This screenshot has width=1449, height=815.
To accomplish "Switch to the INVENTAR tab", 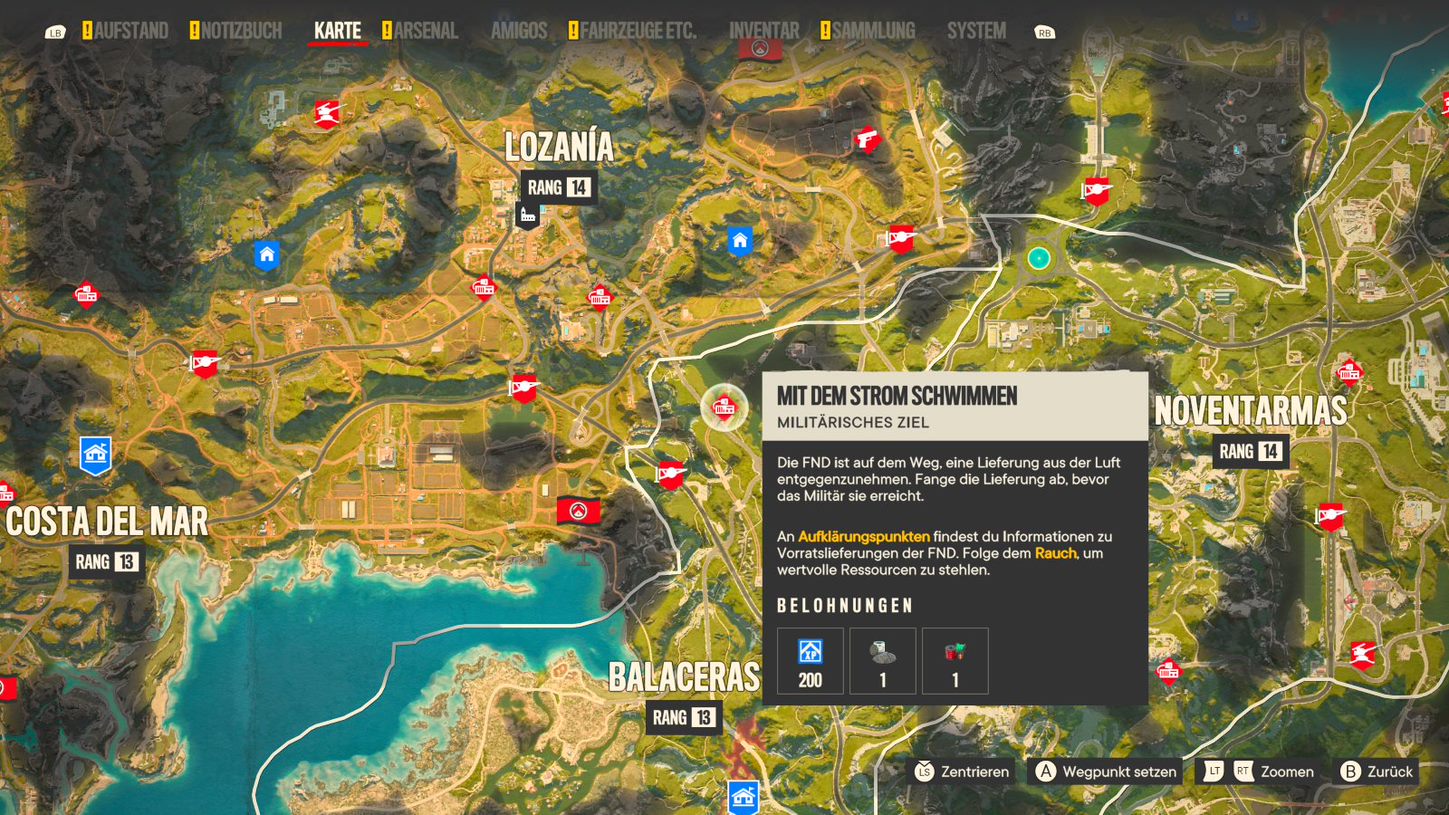I will click(x=764, y=30).
